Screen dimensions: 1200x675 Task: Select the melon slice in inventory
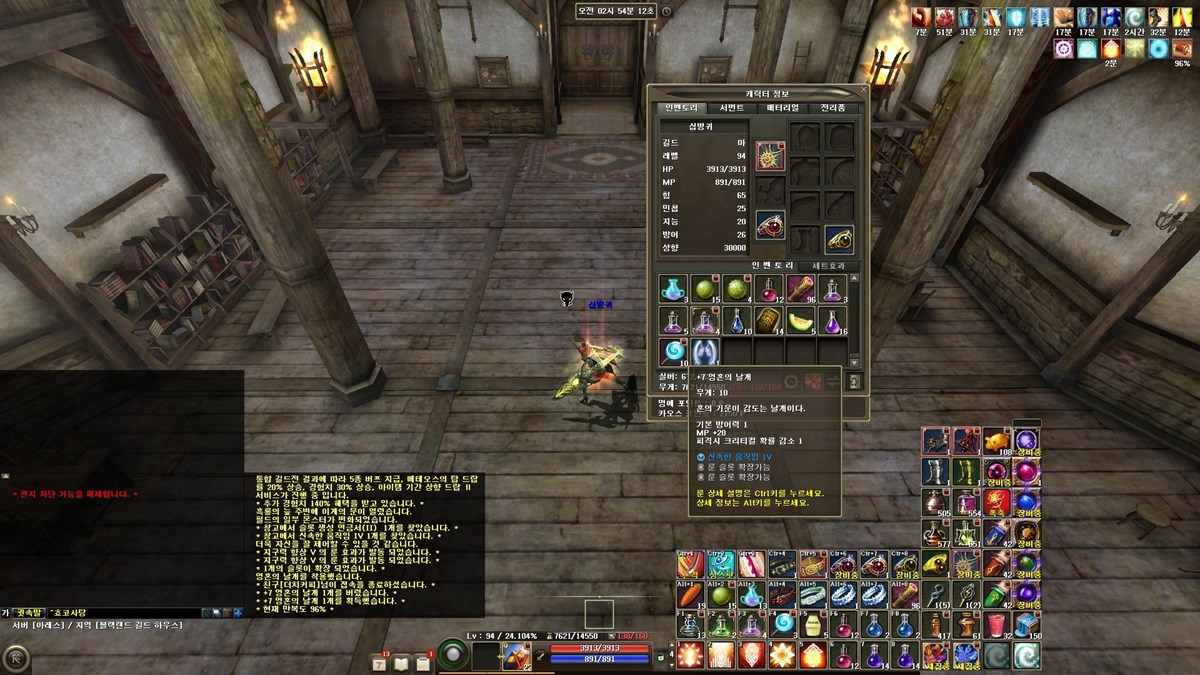pyautogui.click(x=801, y=321)
